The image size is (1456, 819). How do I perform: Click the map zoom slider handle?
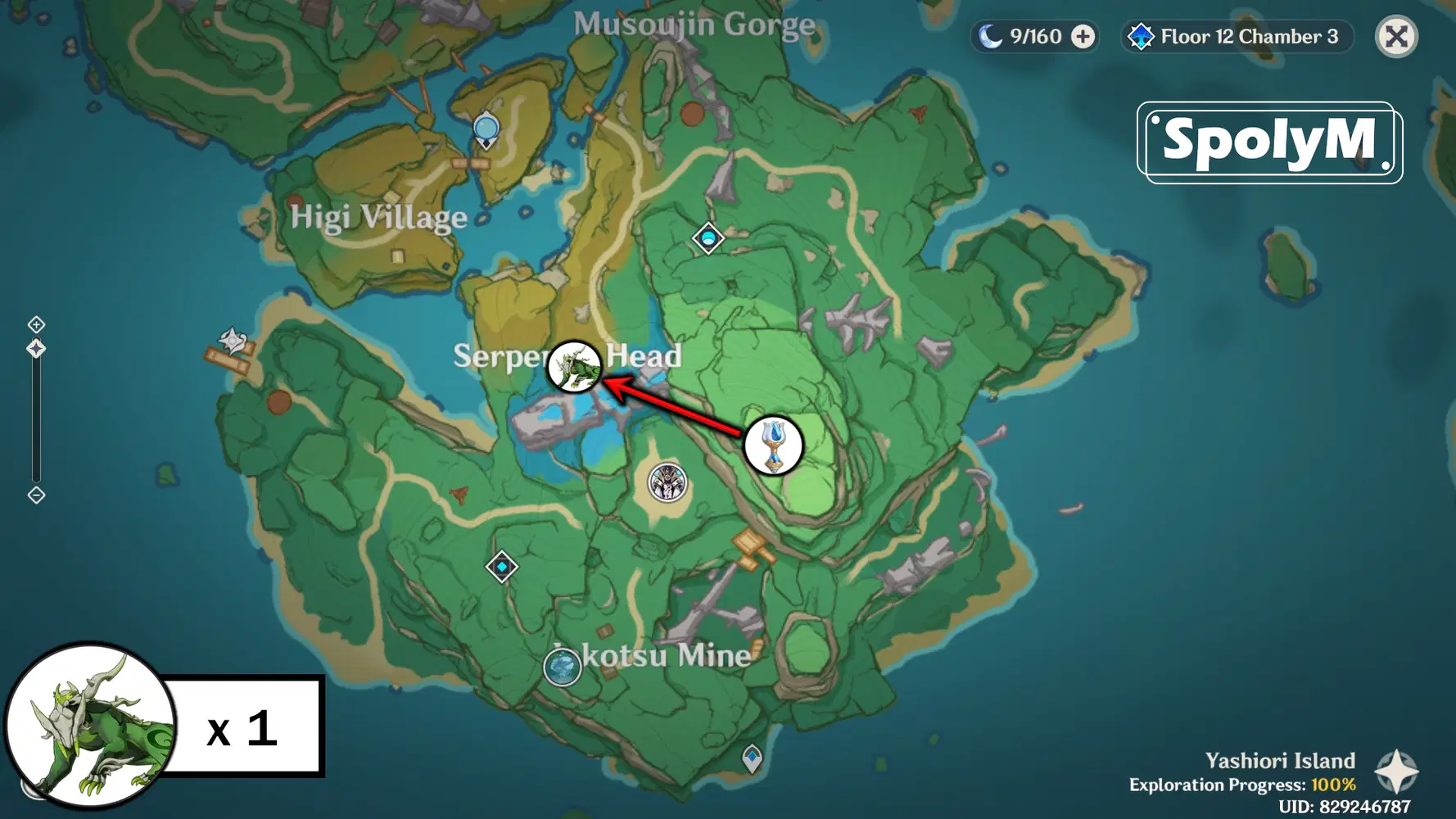click(35, 347)
